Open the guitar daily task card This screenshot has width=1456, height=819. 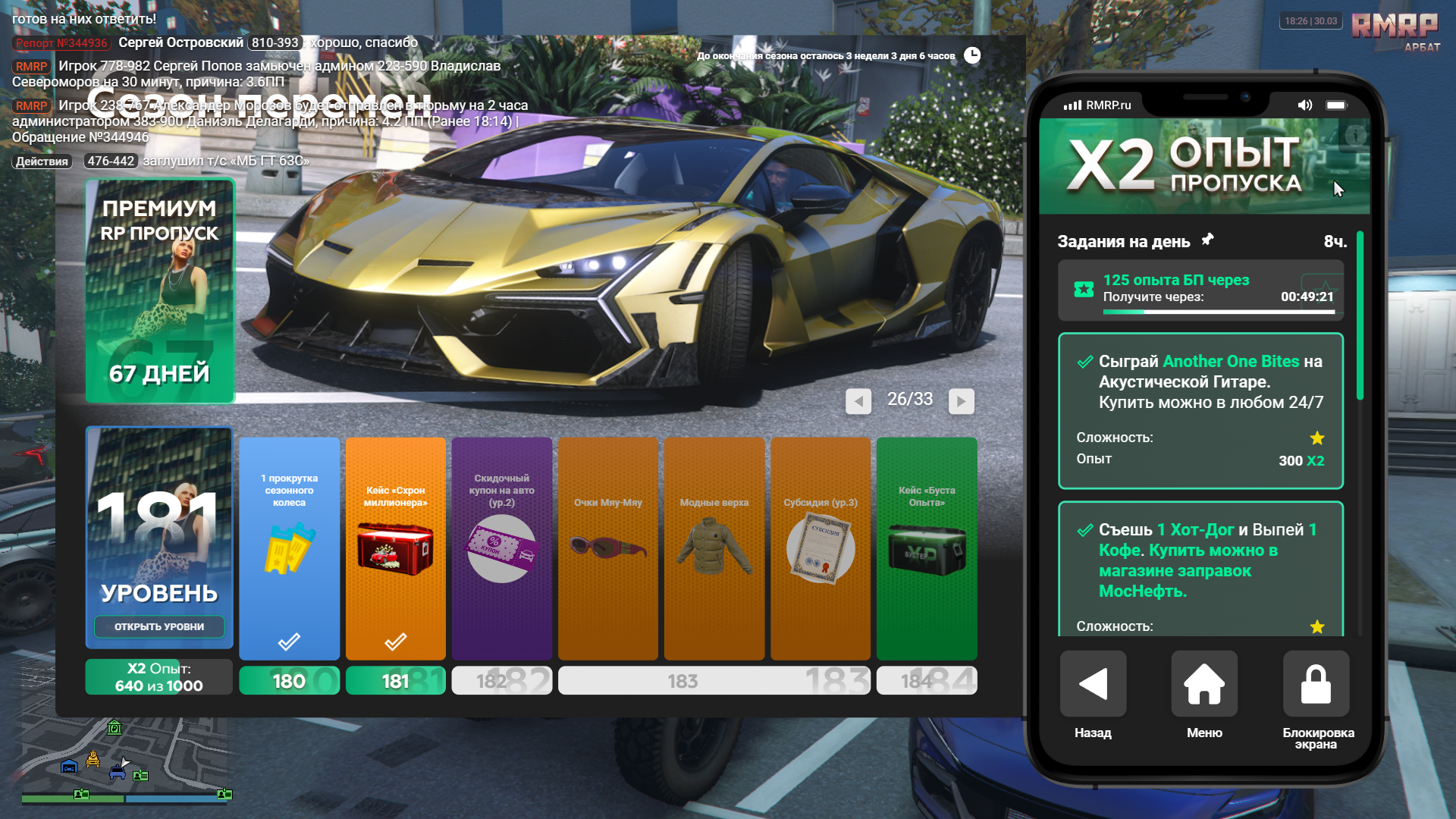click(1200, 411)
